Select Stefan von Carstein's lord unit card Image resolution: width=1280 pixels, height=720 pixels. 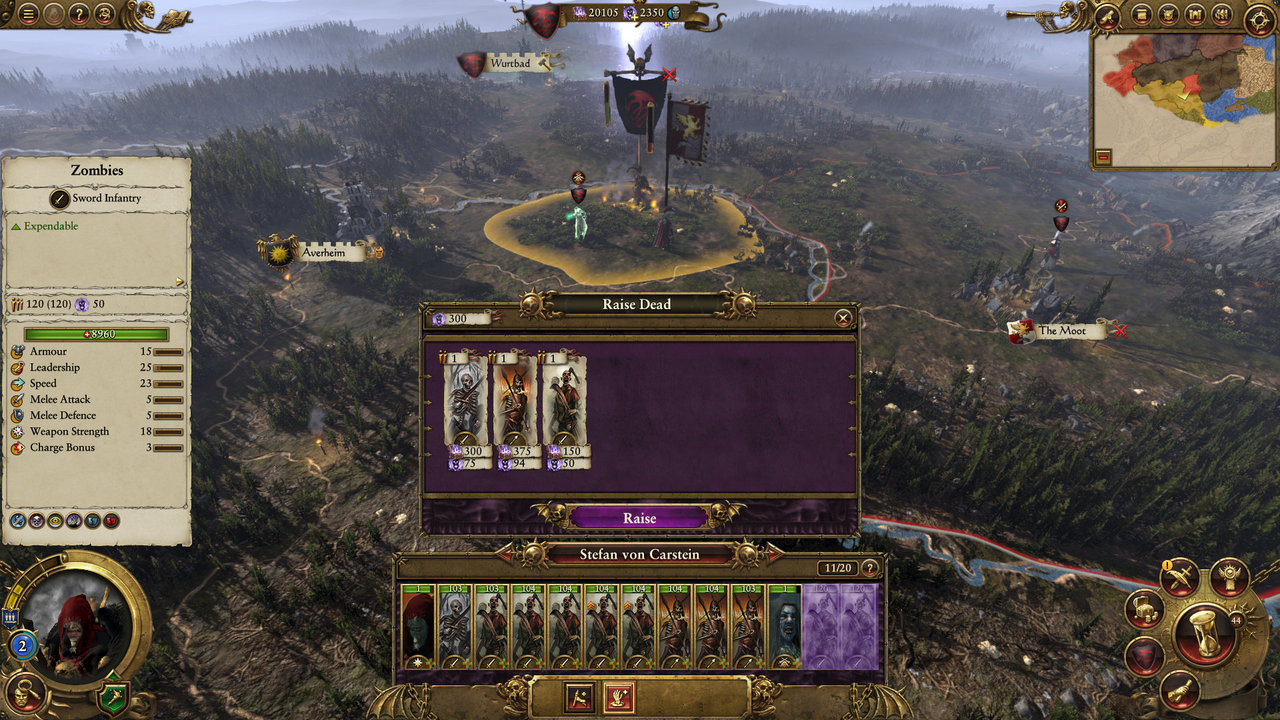[418, 626]
